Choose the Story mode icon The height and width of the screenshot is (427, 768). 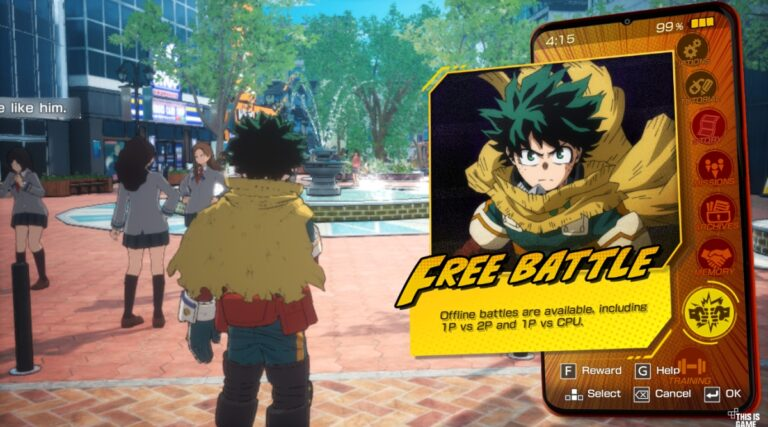click(x=708, y=128)
